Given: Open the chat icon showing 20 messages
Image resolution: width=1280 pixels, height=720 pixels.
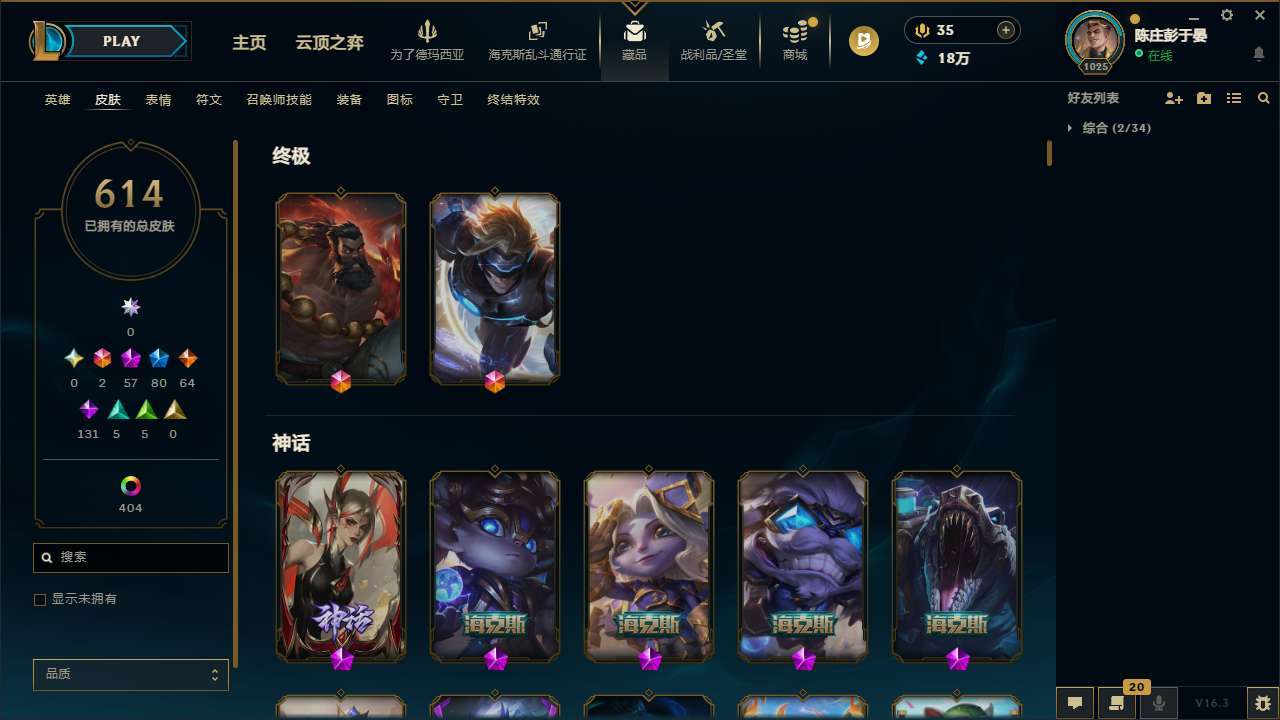Looking at the screenshot, I should (1115, 702).
